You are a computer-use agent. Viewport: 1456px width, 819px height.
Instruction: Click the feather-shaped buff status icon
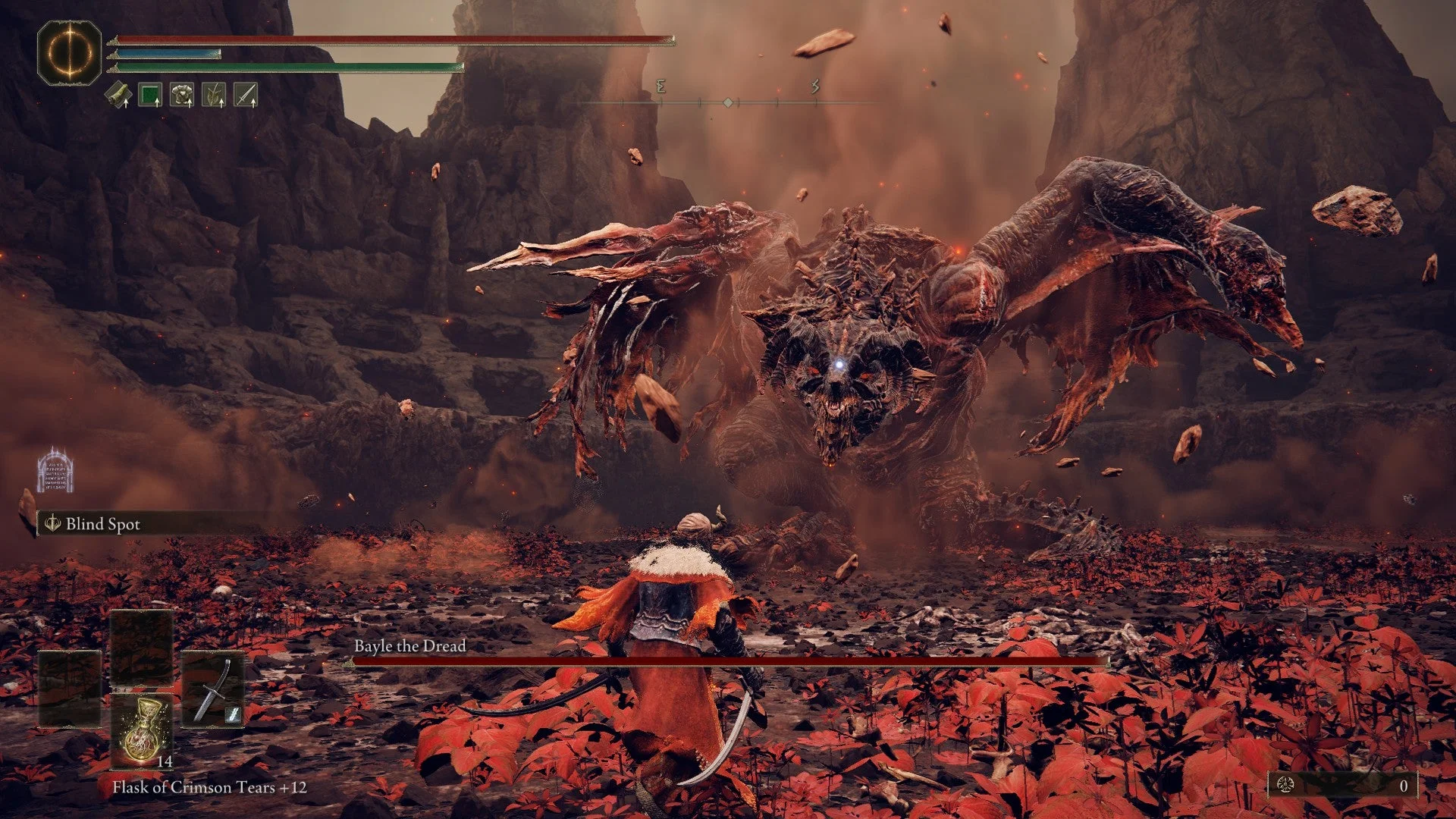[x=214, y=95]
